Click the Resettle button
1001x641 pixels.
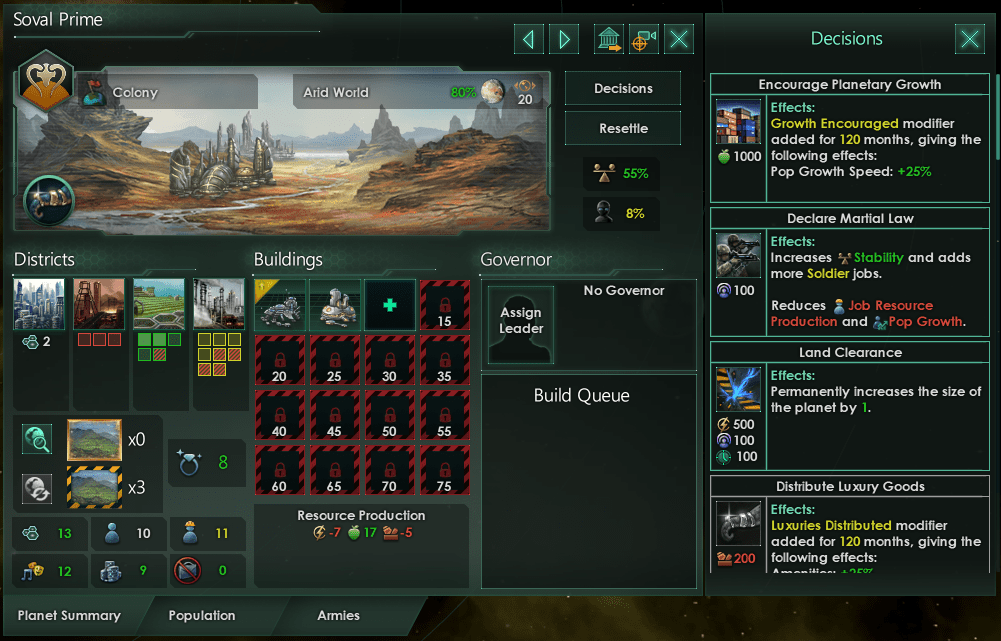click(x=623, y=129)
